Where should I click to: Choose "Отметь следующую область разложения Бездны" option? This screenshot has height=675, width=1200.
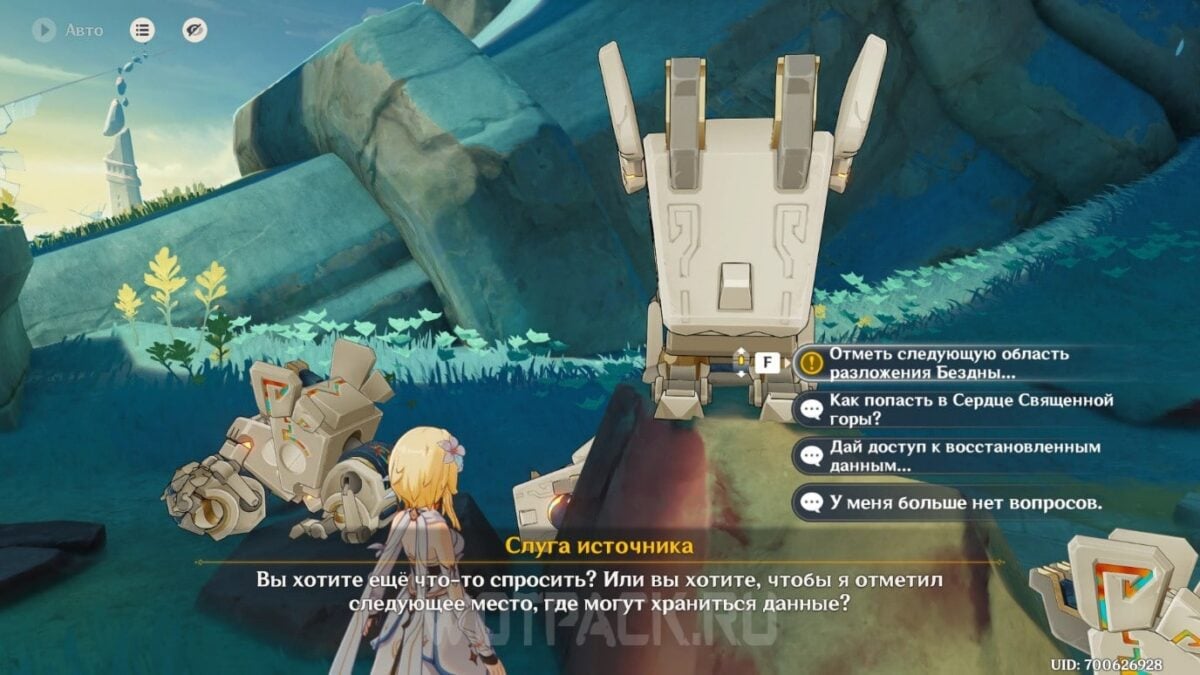(948, 362)
